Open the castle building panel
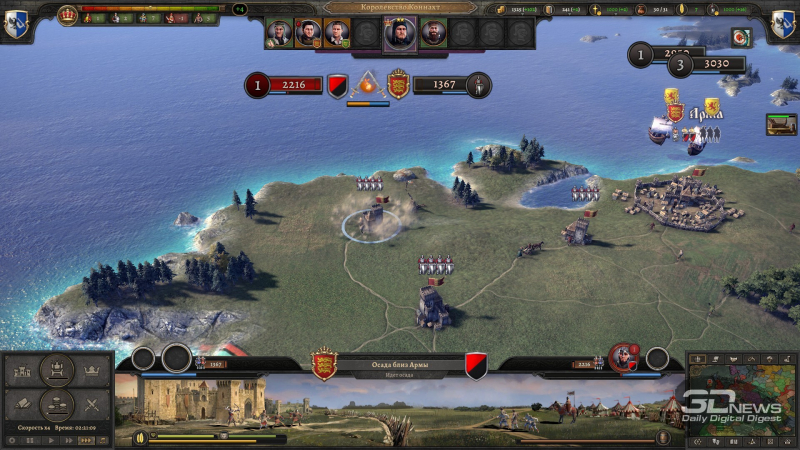 (x=24, y=372)
